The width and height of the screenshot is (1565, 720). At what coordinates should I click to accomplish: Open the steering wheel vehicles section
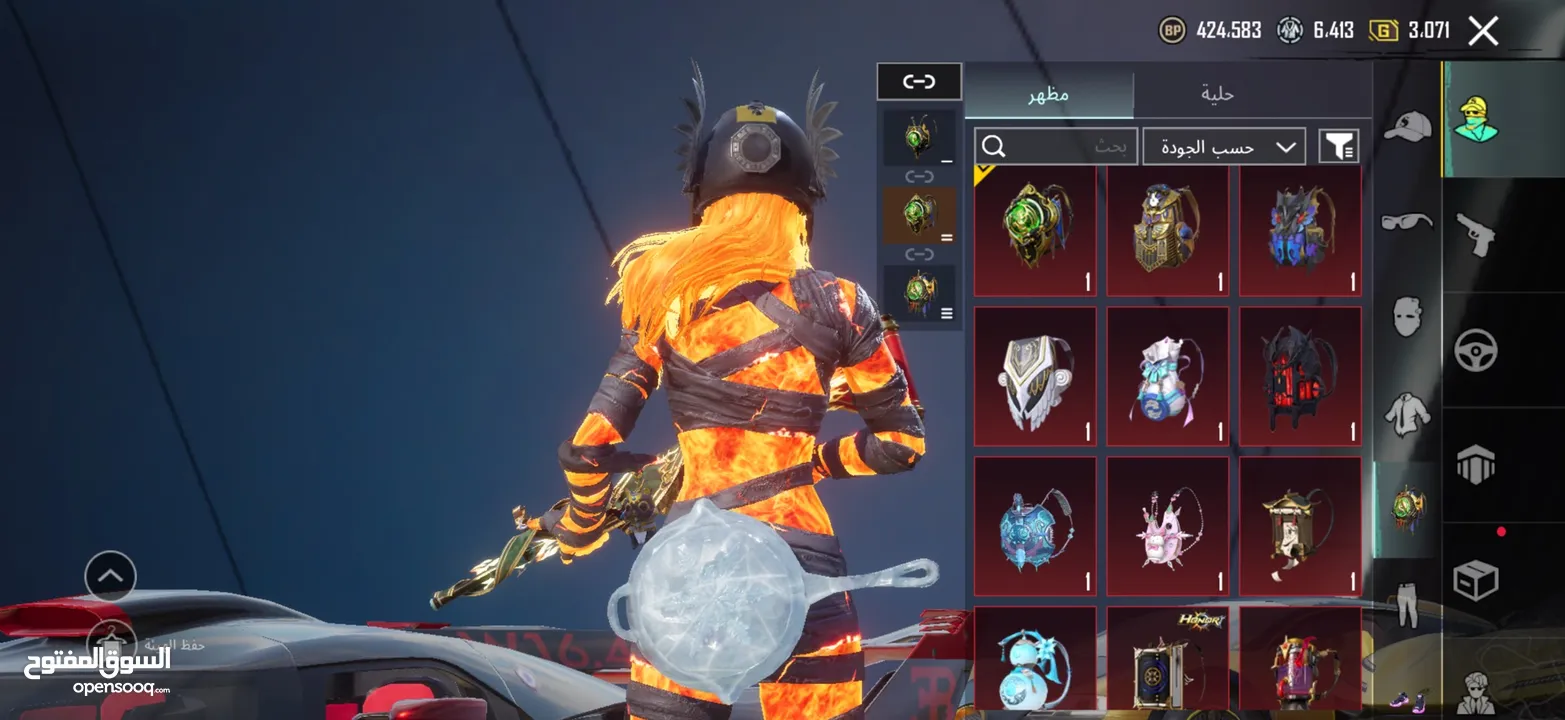click(1475, 349)
